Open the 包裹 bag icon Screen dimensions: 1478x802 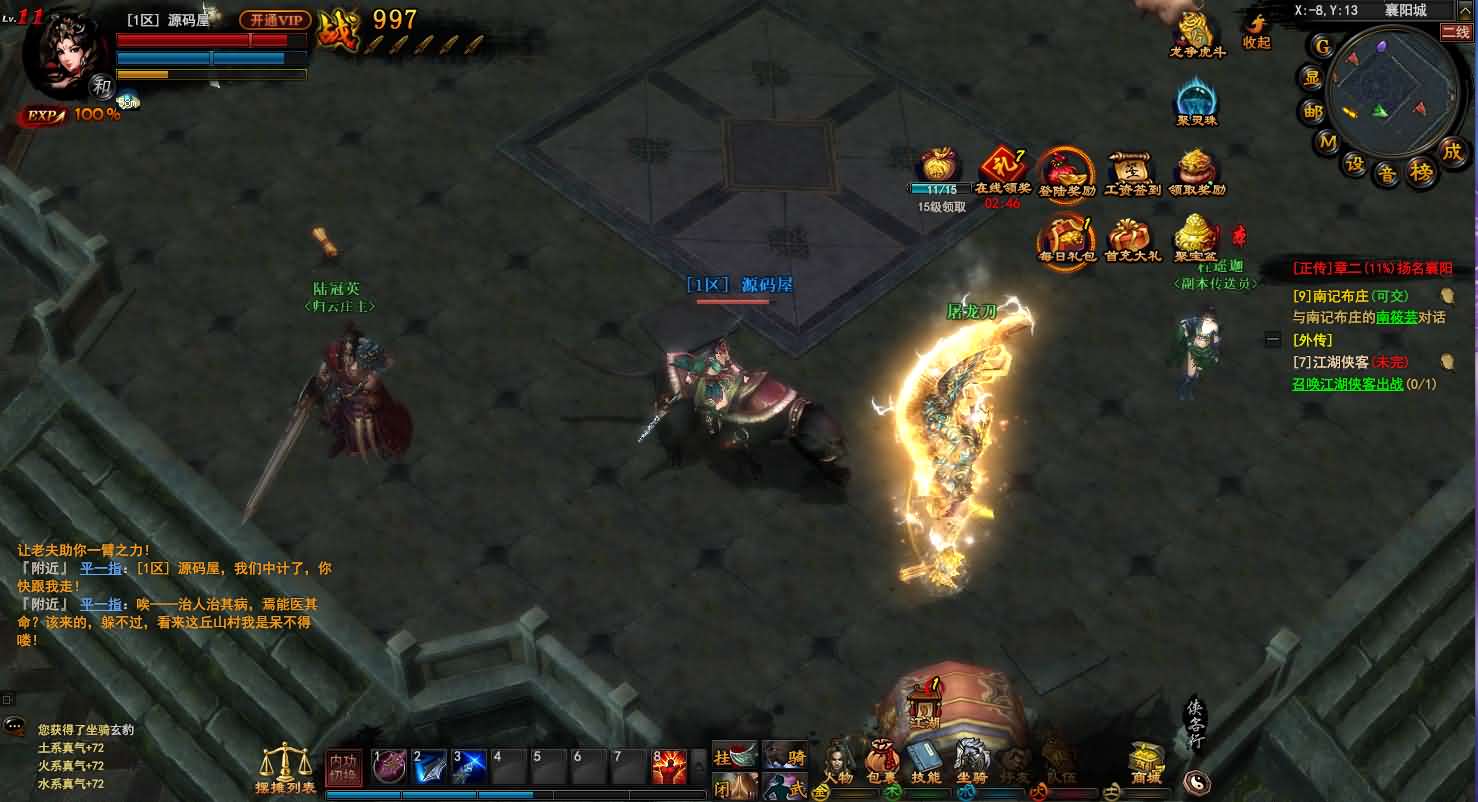coord(882,761)
